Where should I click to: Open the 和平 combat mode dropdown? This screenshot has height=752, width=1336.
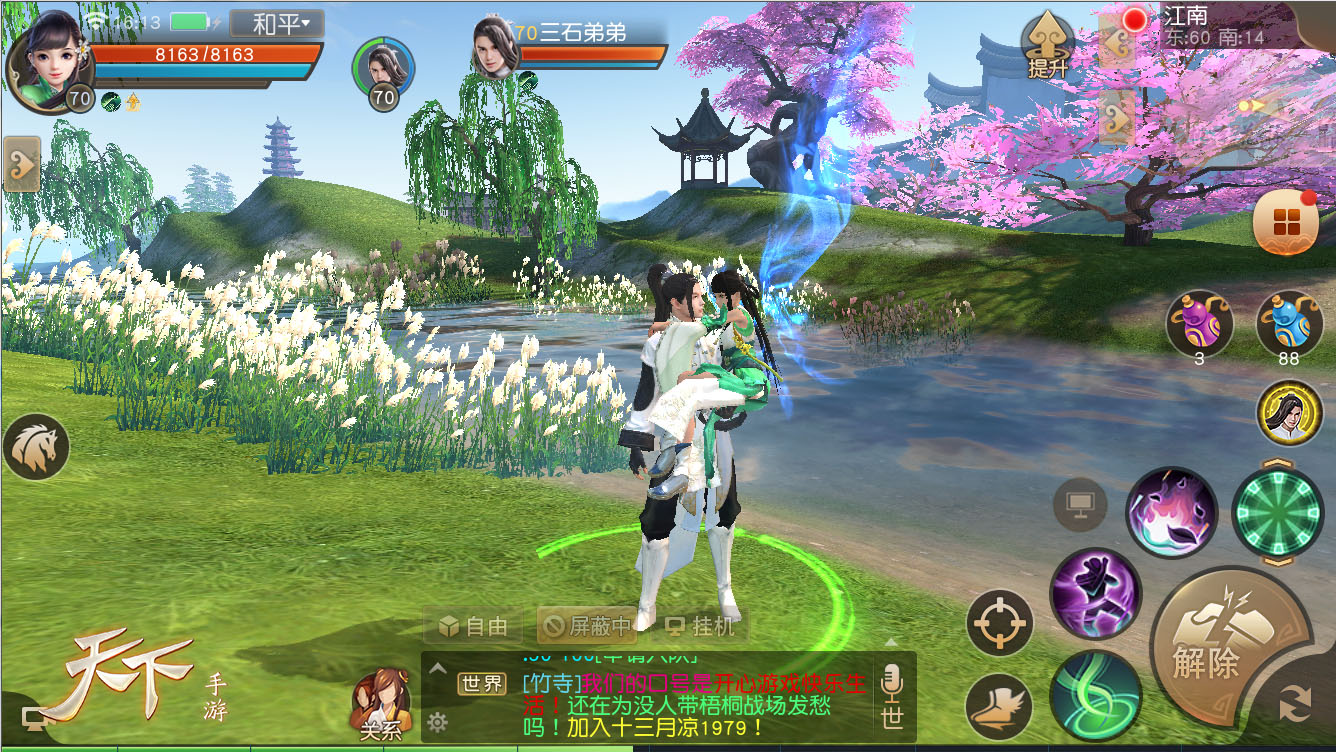(x=277, y=23)
